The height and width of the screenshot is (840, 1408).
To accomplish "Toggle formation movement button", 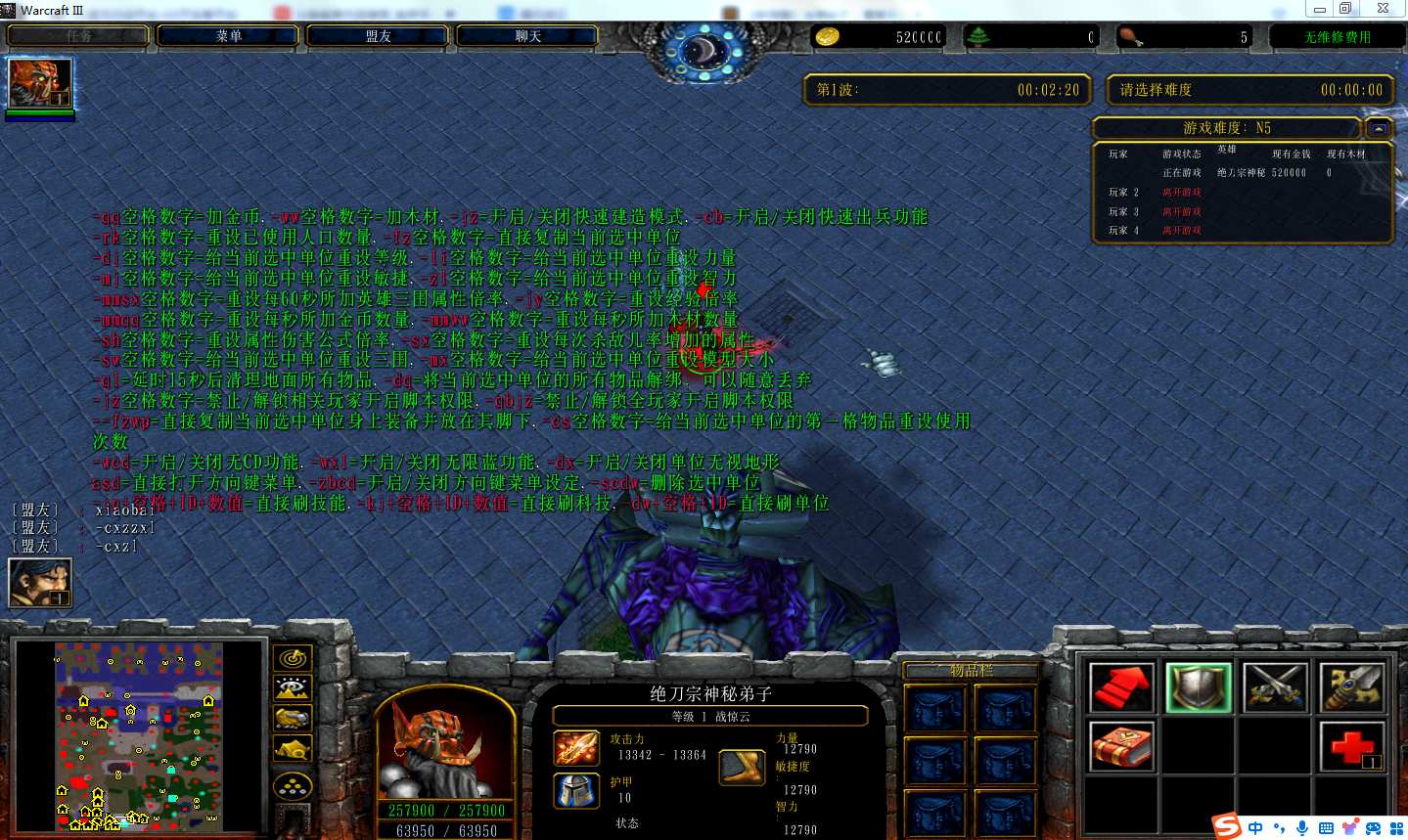I will coord(293,785).
